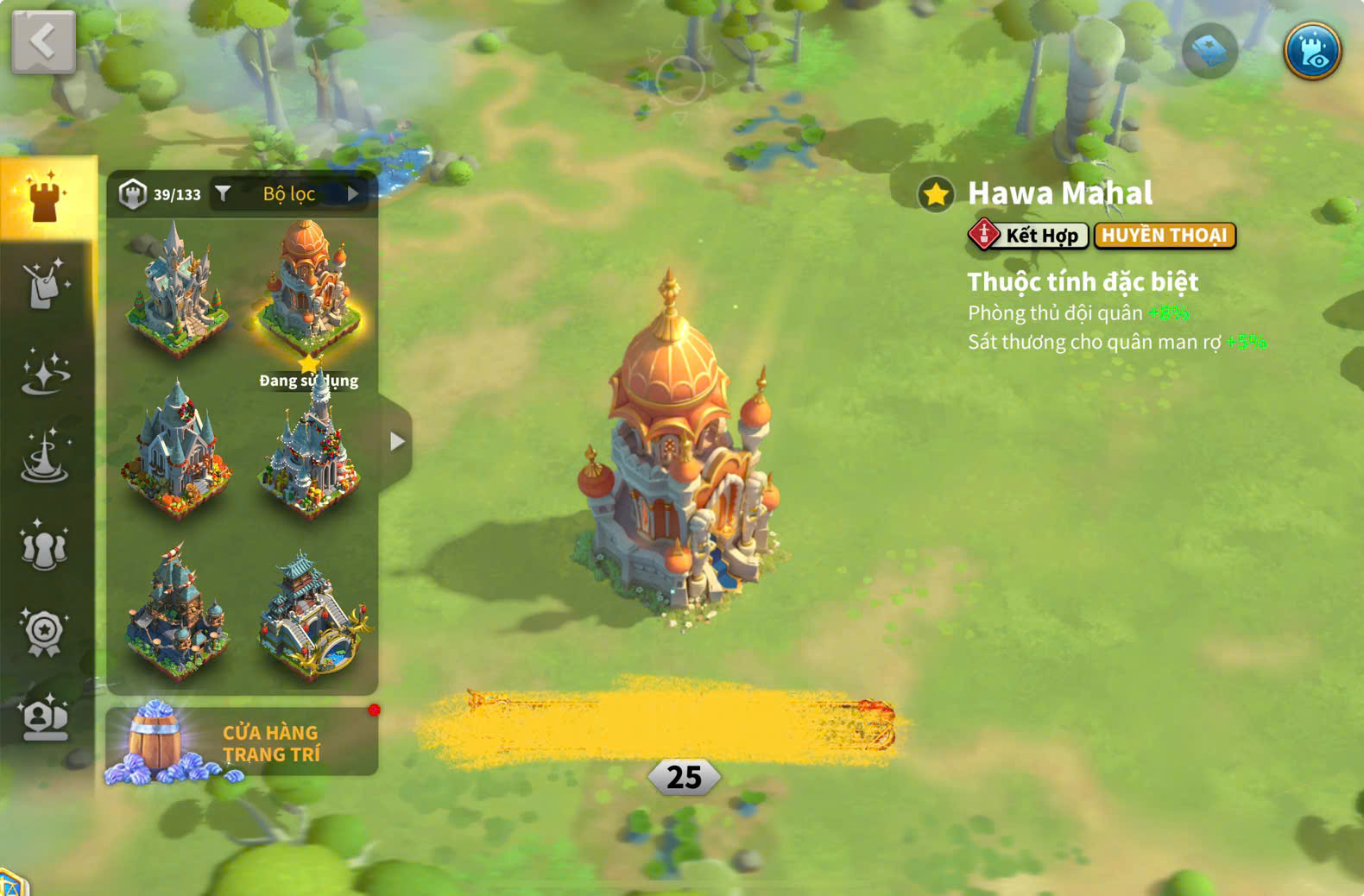Toggle the gold star favorite for Hawa Mahal
1364x896 pixels.
click(x=936, y=194)
